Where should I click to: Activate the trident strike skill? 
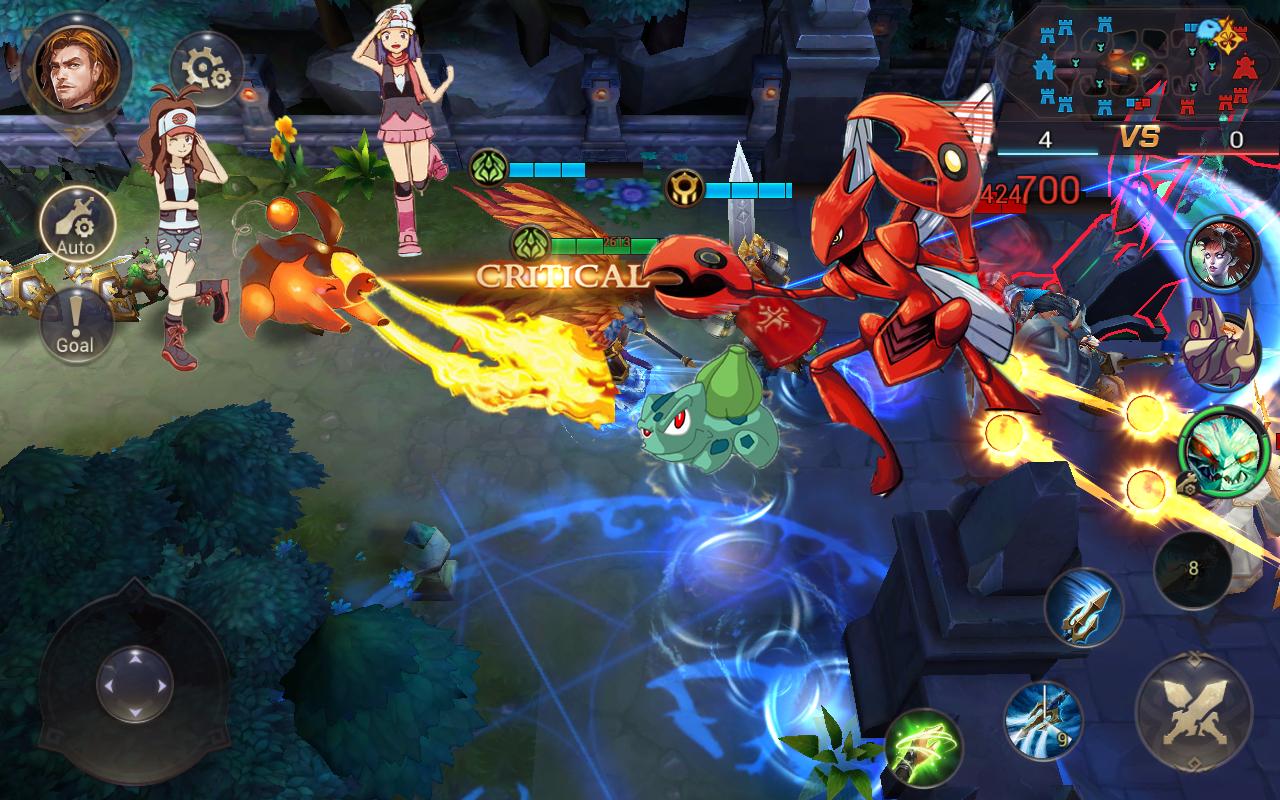1084,607
